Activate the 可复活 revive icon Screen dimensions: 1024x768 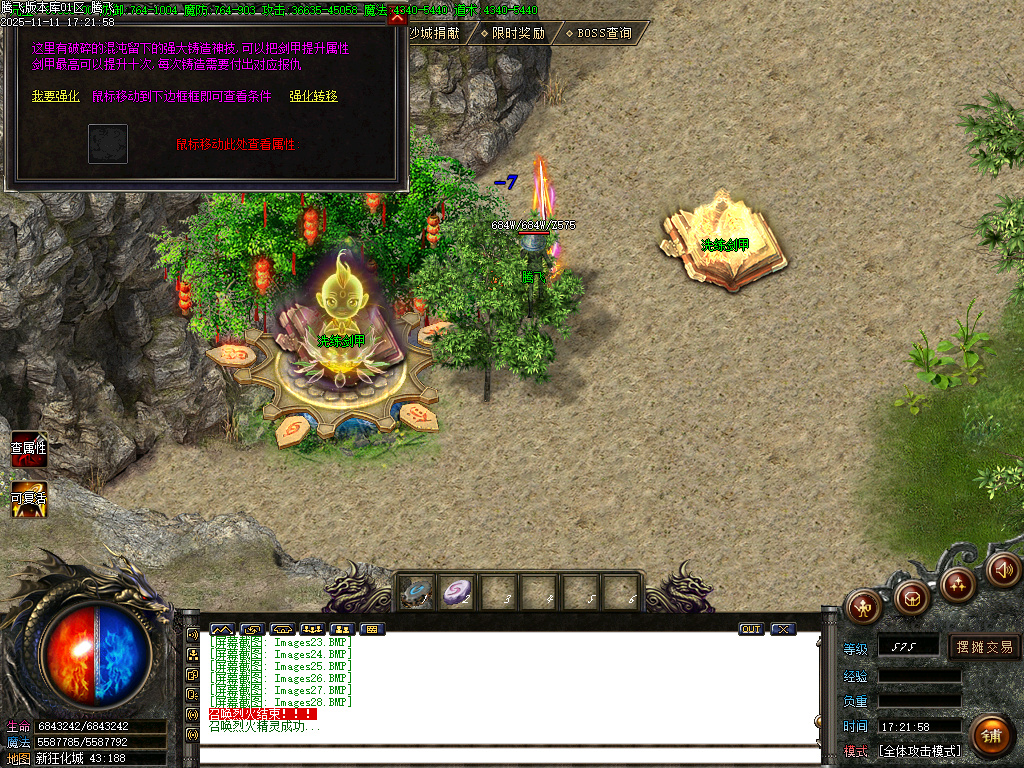click(28, 501)
